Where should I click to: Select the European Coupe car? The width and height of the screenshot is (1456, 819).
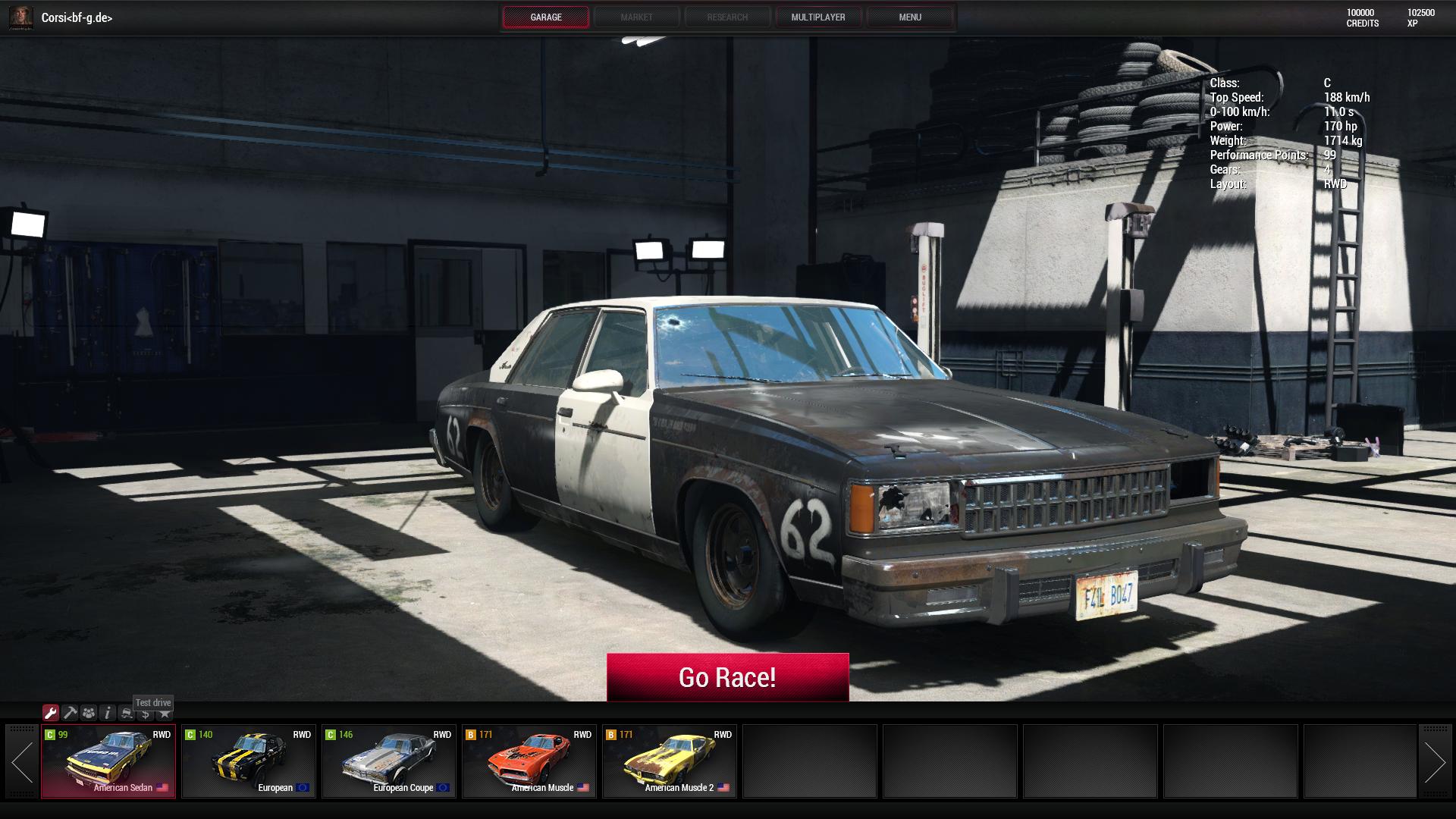click(x=389, y=761)
